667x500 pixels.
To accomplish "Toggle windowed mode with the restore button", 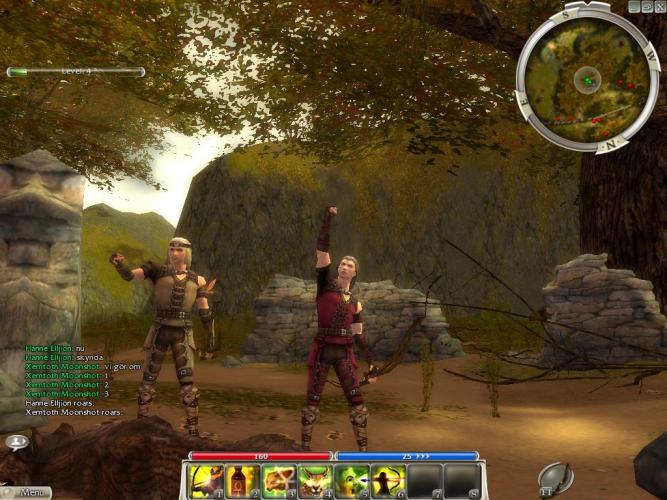I will (x=647, y=6).
